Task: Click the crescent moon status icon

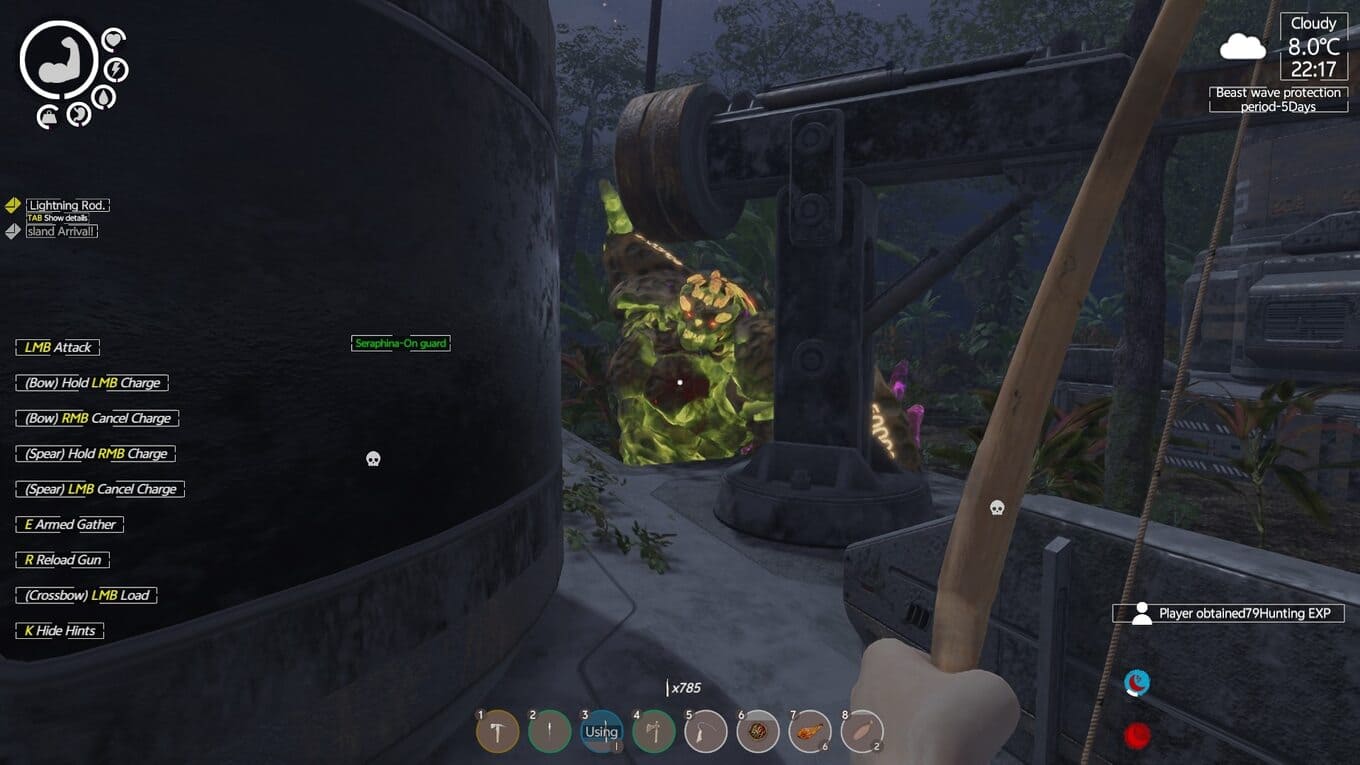Action: 1137,683
